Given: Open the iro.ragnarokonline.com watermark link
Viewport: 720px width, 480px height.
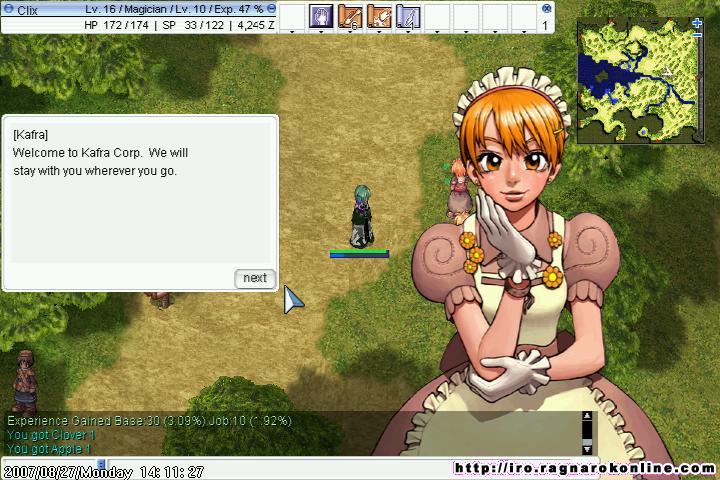Looking at the screenshot, I should (x=585, y=468).
